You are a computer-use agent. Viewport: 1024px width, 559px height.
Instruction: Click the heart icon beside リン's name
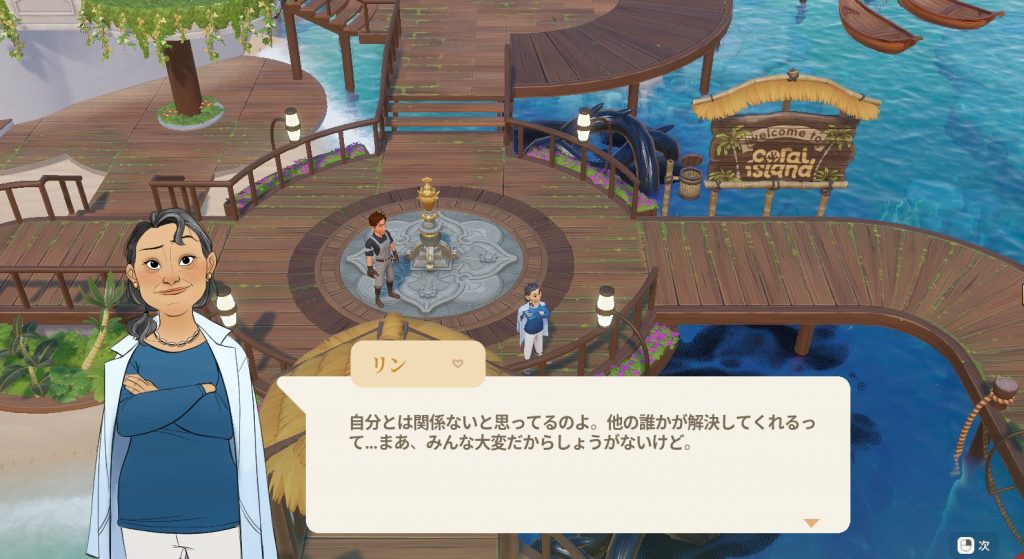[x=458, y=364]
